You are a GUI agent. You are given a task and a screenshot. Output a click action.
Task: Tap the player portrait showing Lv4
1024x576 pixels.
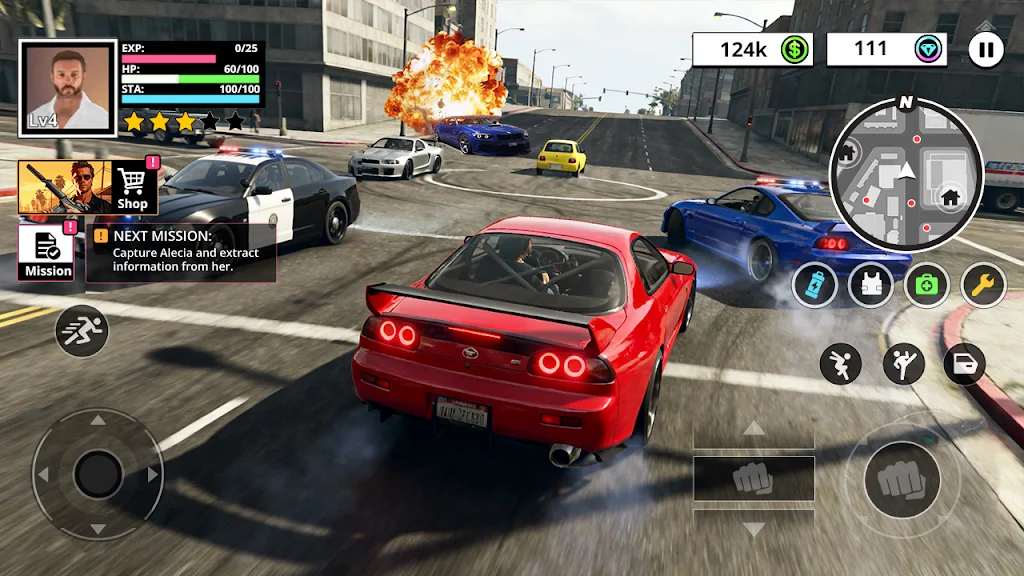pyautogui.click(x=68, y=88)
